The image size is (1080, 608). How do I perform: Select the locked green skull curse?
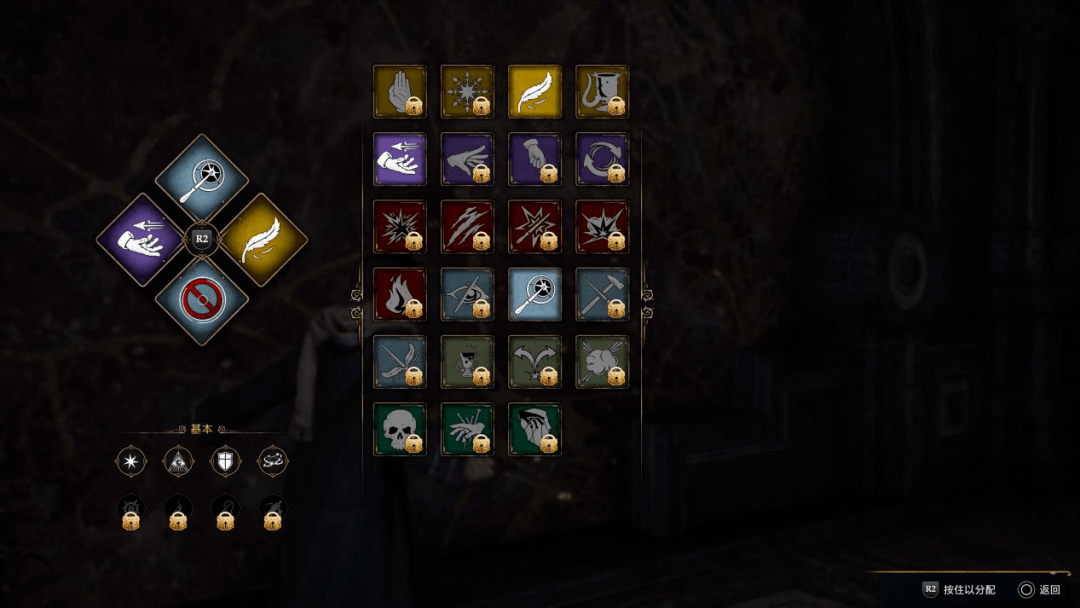(399, 429)
